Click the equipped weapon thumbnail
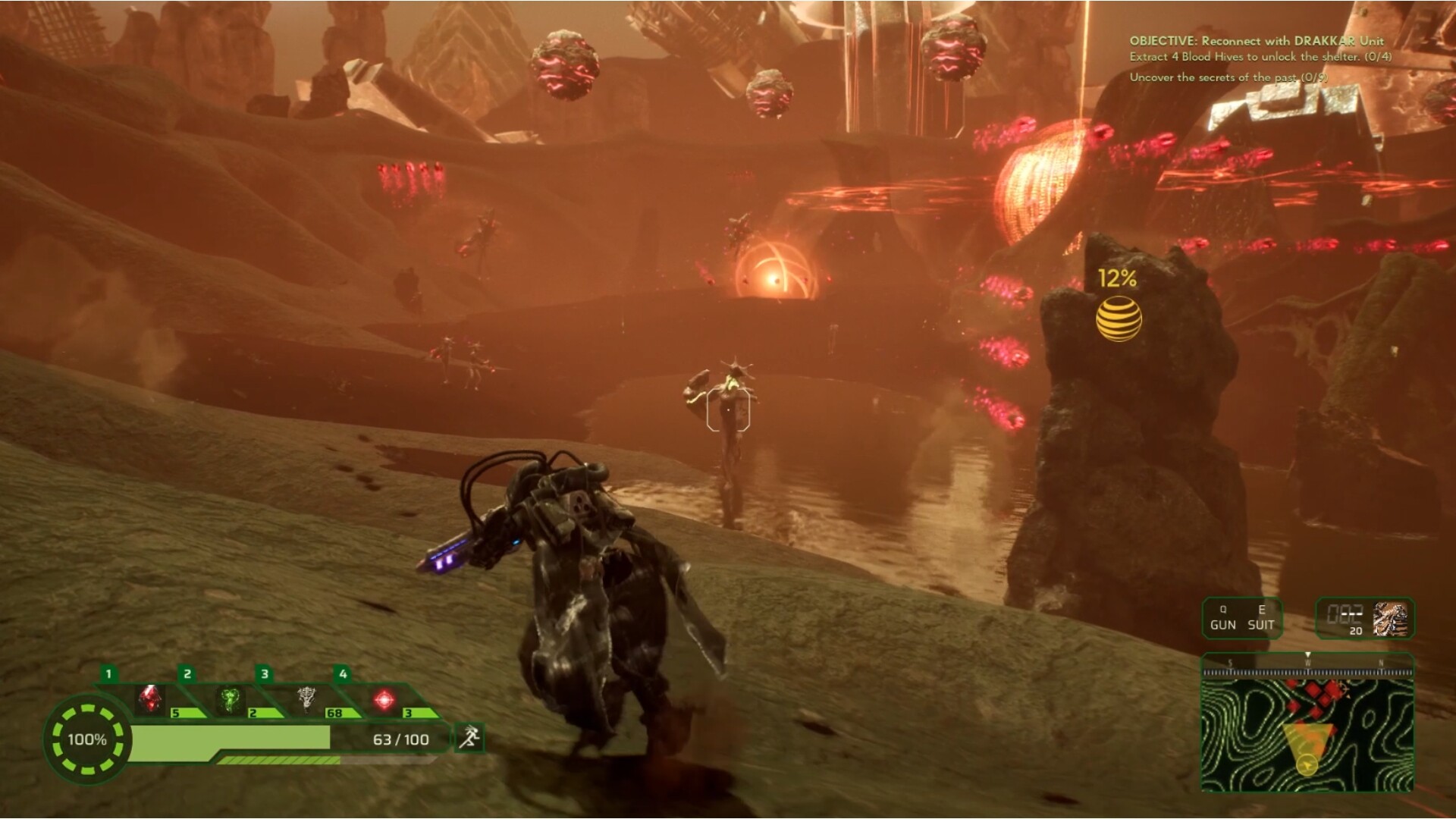Screen dimensions: 1456x819 1389,619
